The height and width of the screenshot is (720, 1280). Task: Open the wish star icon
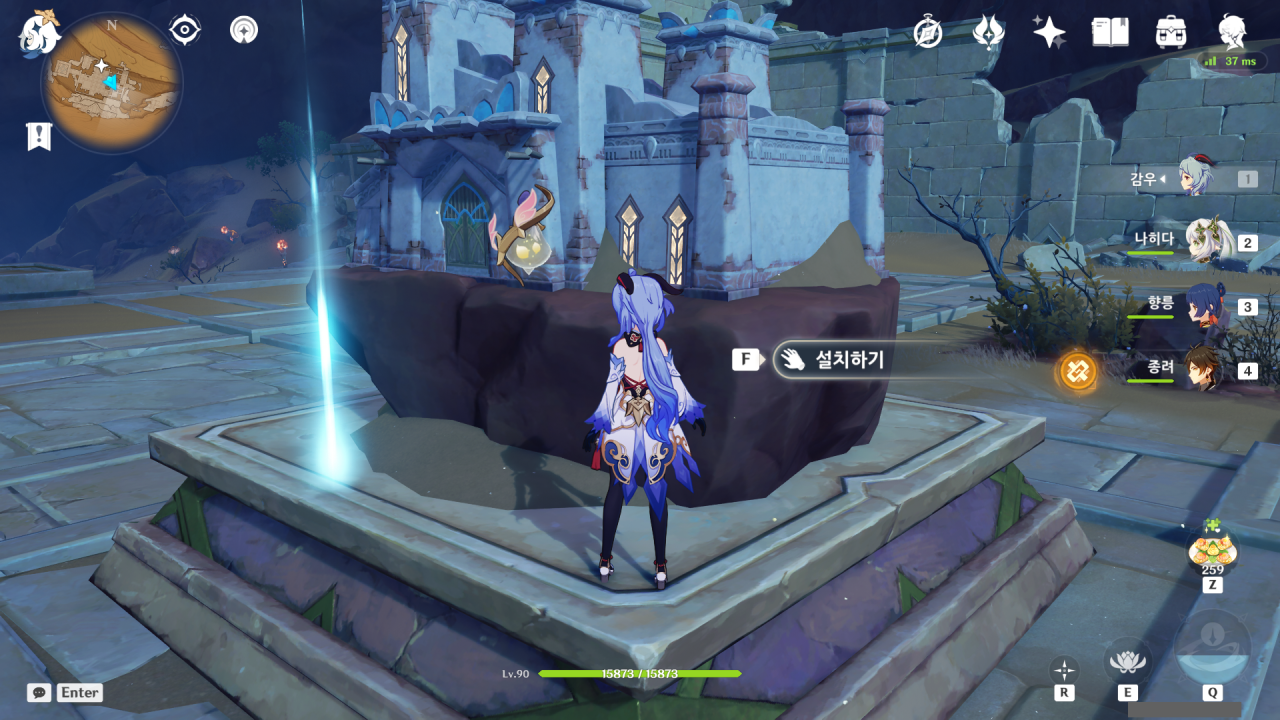[1049, 32]
